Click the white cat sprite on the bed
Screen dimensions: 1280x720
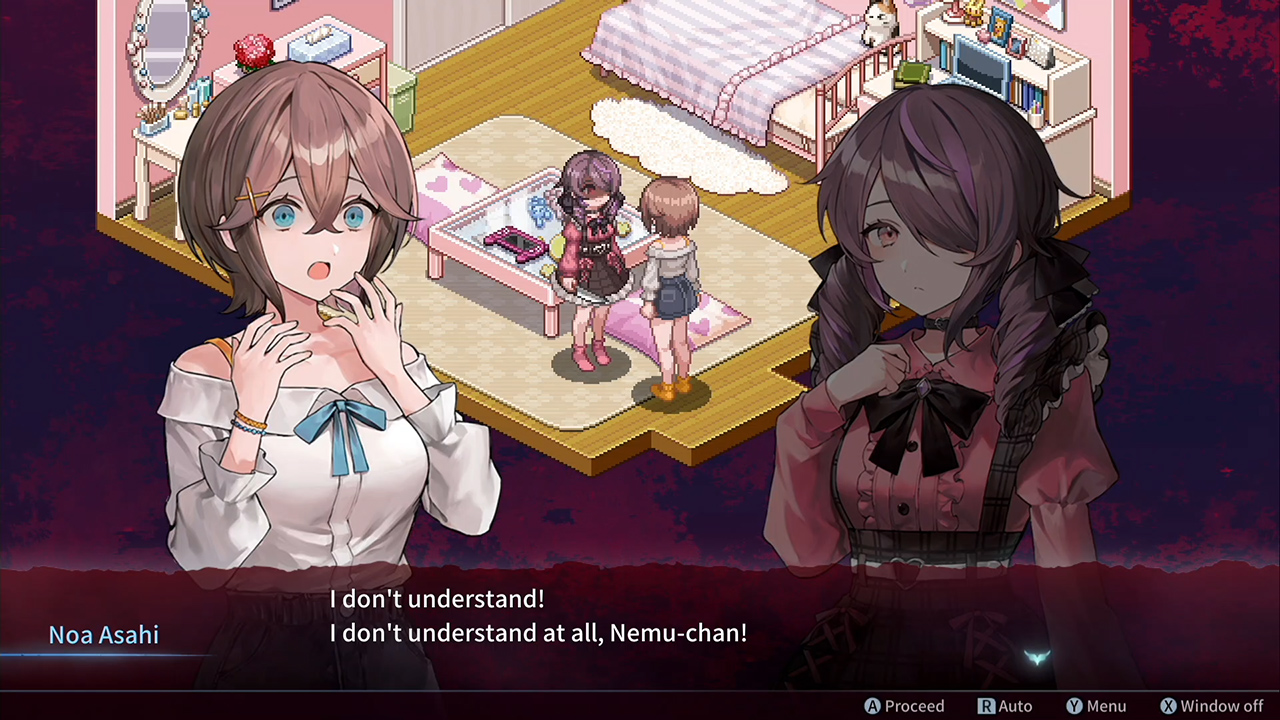(x=878, y=25)
